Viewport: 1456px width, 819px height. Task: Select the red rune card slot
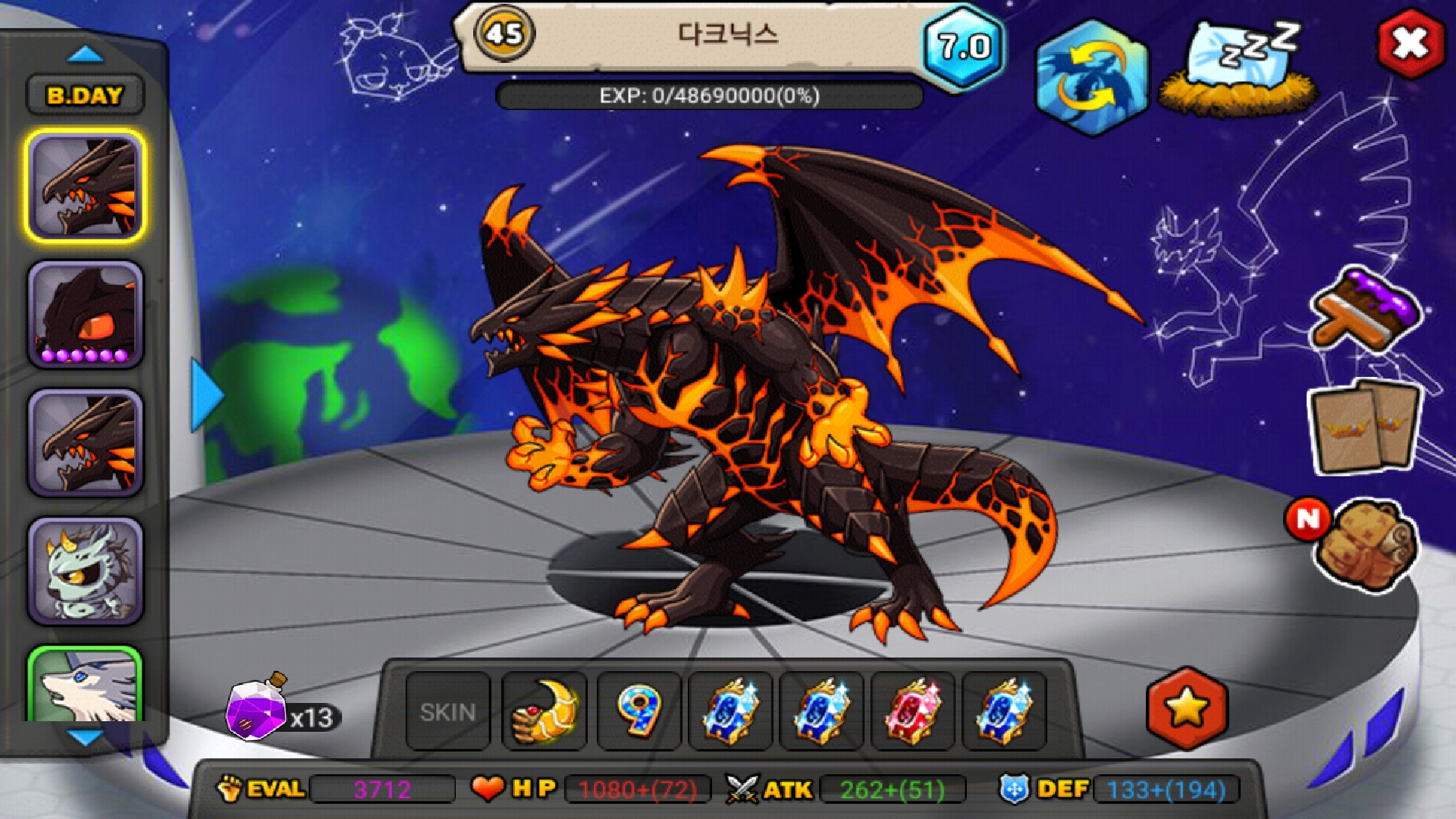coord(912,712)
